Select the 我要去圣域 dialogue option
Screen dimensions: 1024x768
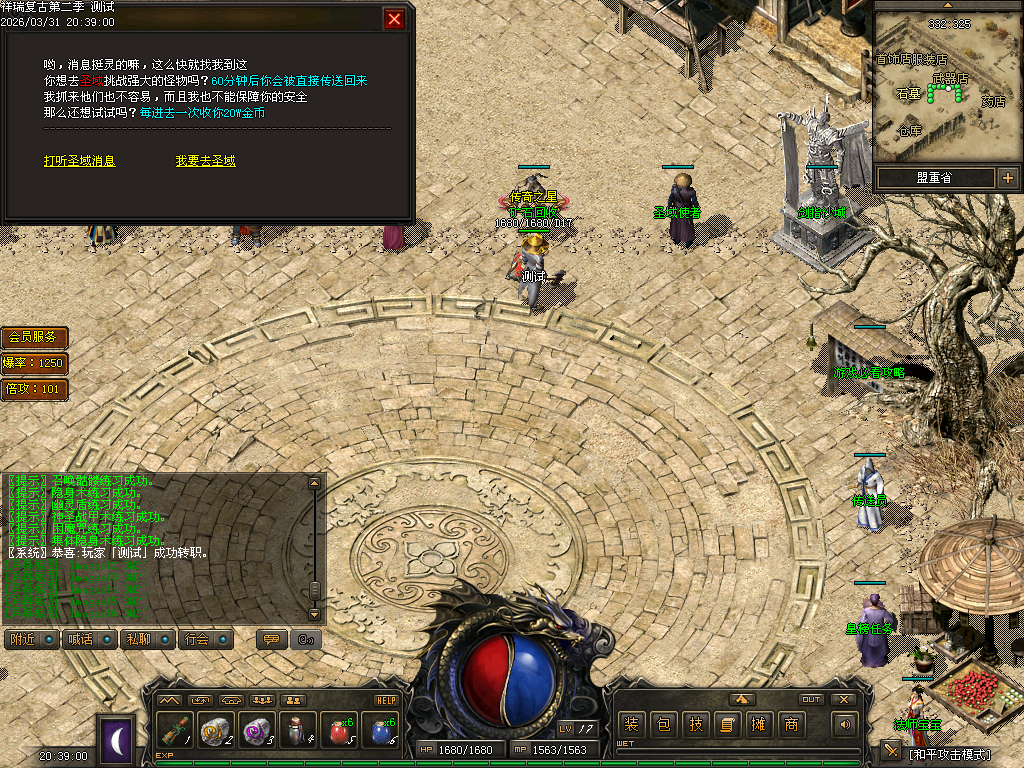tap(205, 161)
